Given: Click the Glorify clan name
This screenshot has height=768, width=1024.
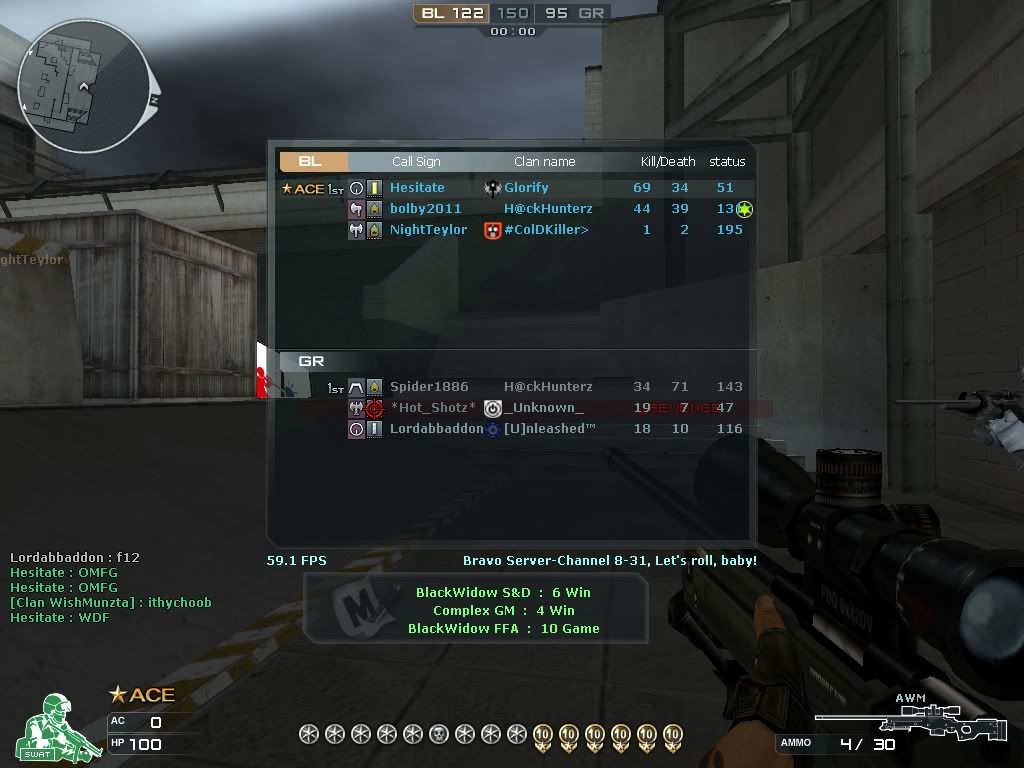Looking at the screenshot, I should click(x=526, y=188).
